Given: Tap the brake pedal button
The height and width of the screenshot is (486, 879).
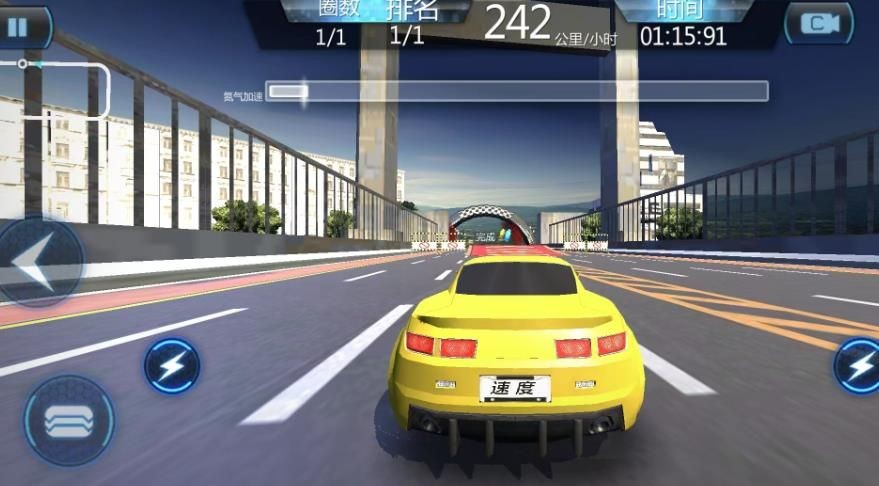Looking at the screenshot, I should point(68,420).
